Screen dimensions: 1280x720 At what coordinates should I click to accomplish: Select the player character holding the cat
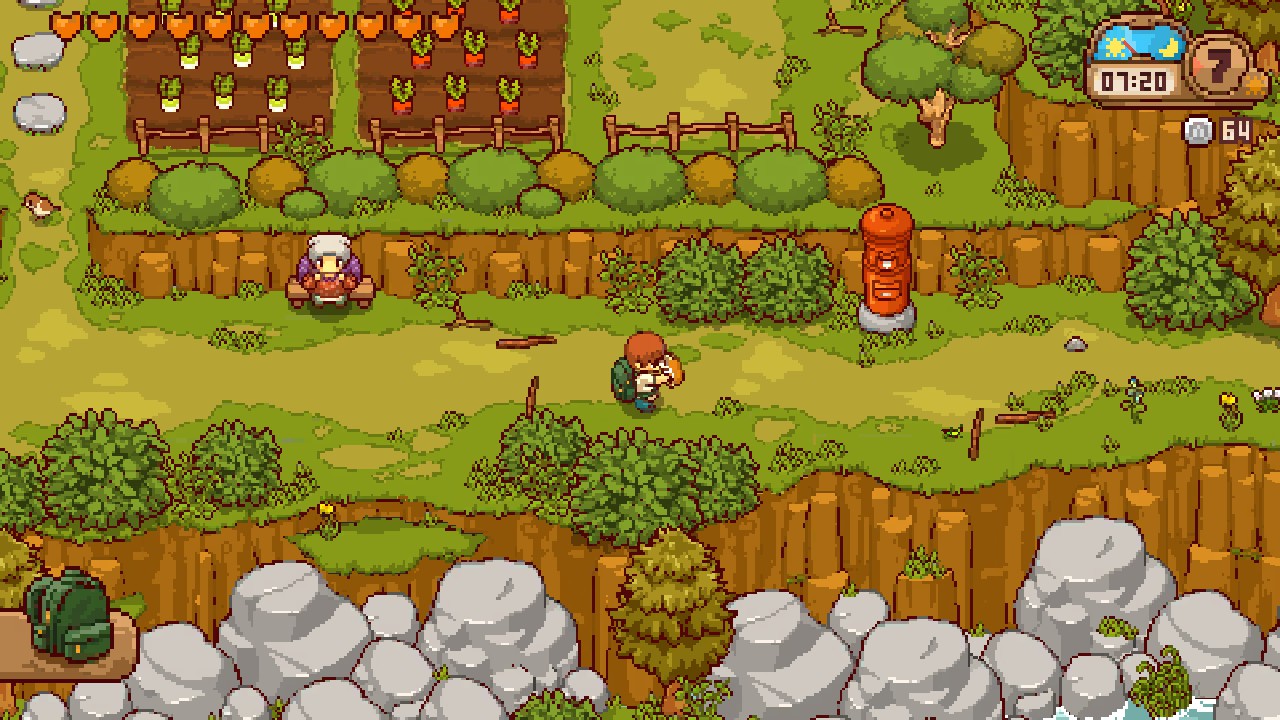coord(645,375)
